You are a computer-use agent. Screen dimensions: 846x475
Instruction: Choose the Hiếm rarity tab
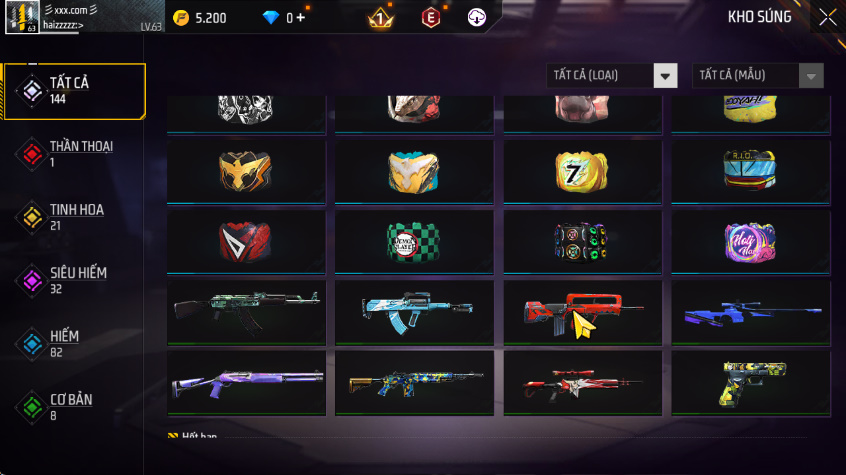pos(74,343)
